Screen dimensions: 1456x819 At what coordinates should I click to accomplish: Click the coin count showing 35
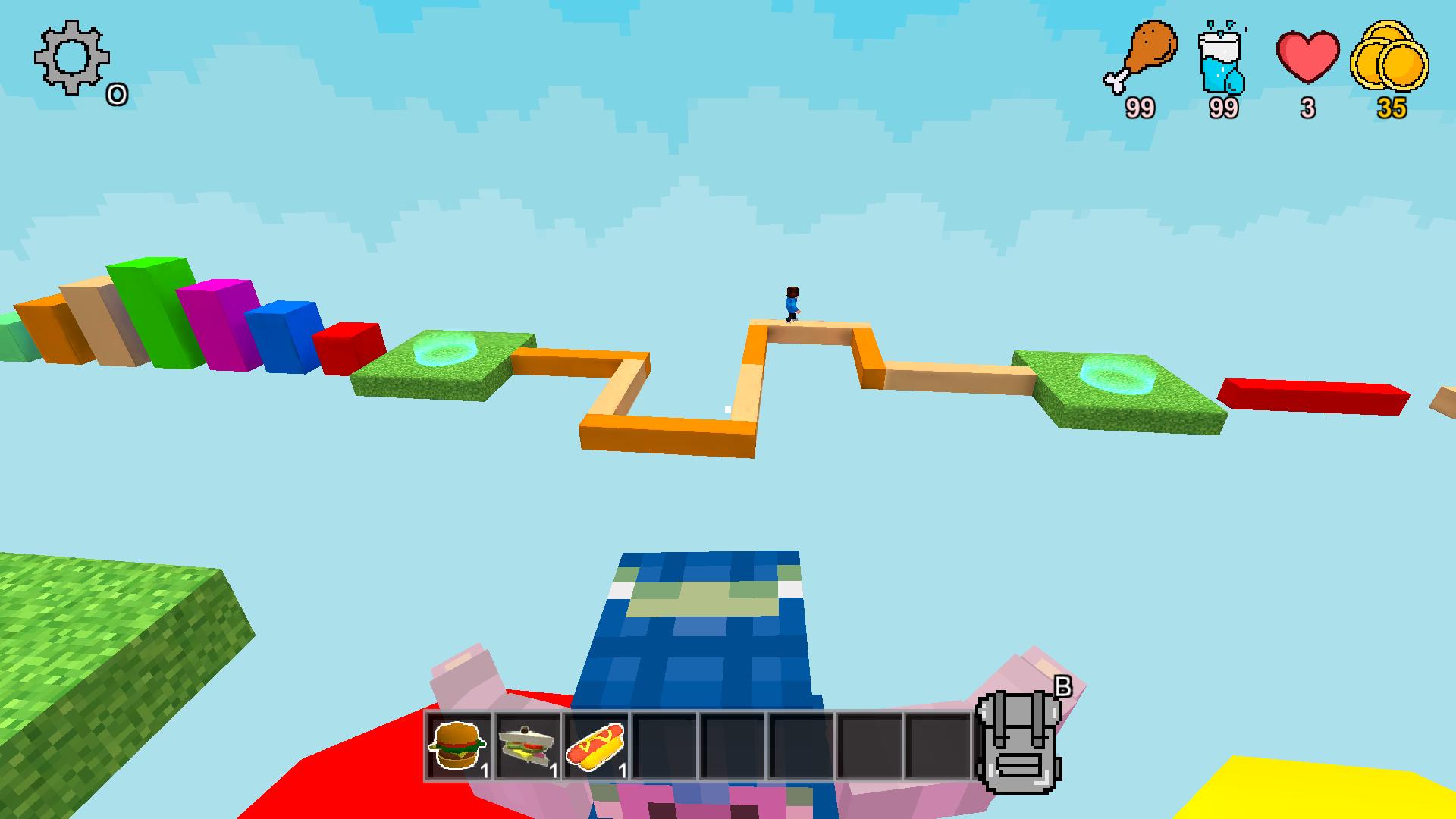coord(1392,110)
